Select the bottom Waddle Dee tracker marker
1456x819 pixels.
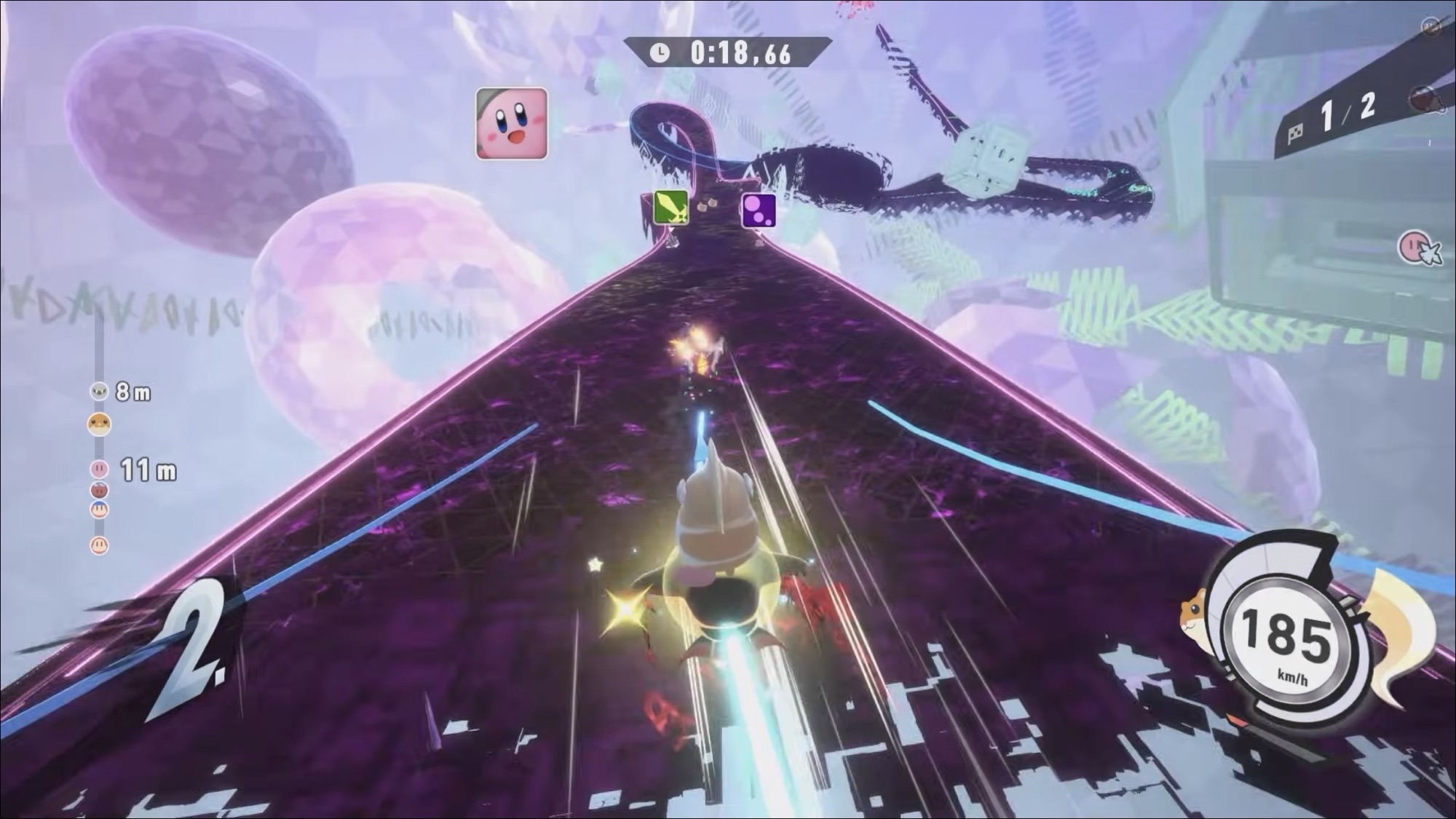pos(99,545)
